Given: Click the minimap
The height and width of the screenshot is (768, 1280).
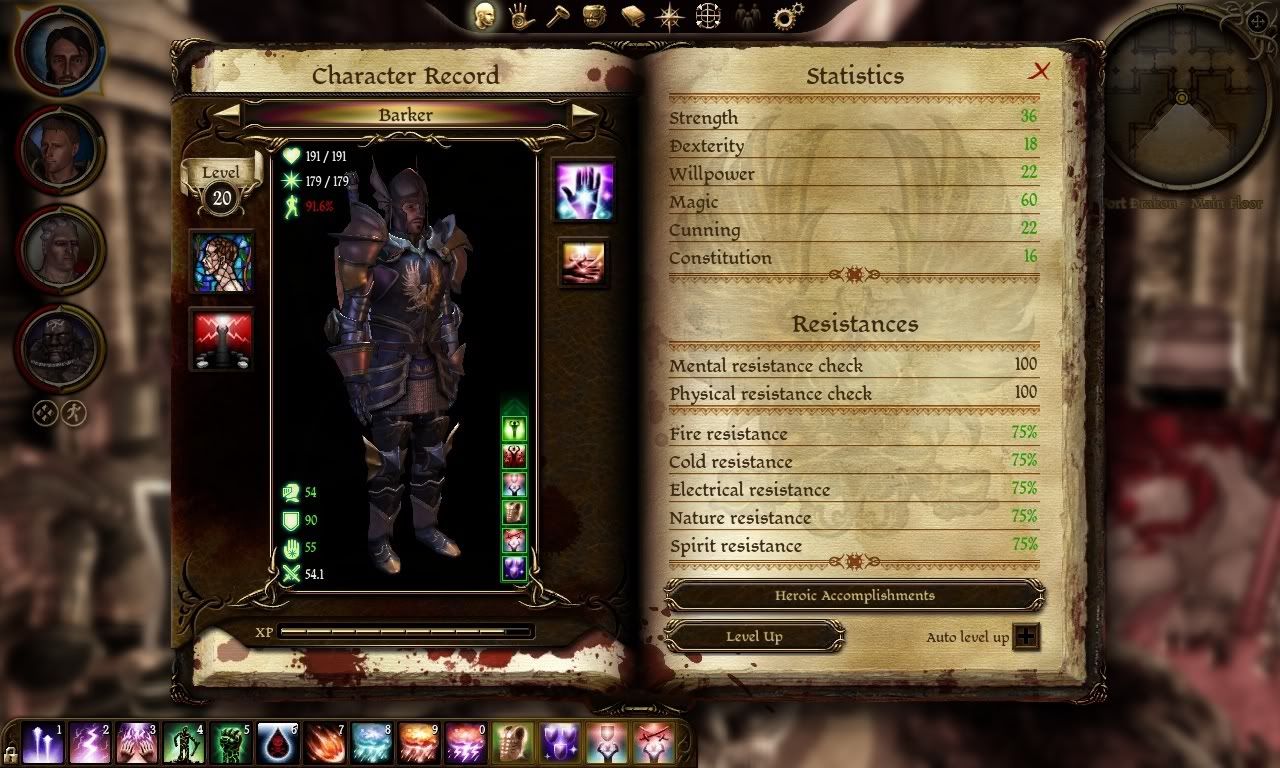Looking at the screenshot, I should coord(1181,100).
